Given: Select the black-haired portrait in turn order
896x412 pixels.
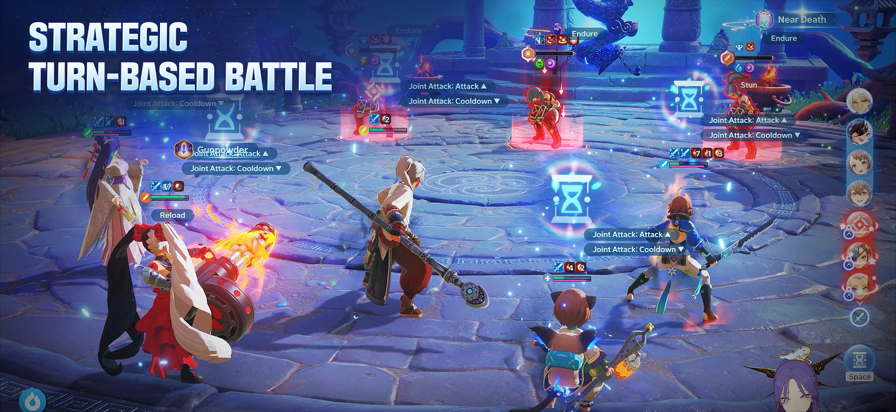Looking at the screenshot, I should (859, 132).
